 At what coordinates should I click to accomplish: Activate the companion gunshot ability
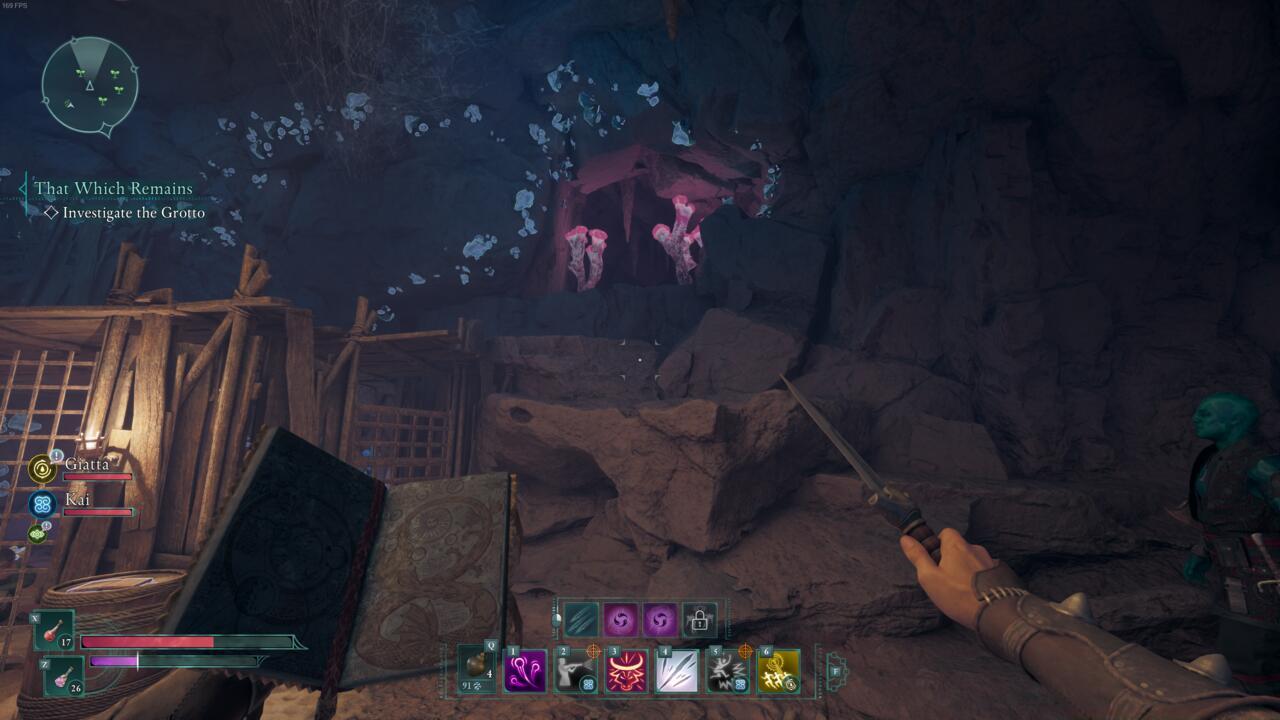tap(577, 671)
